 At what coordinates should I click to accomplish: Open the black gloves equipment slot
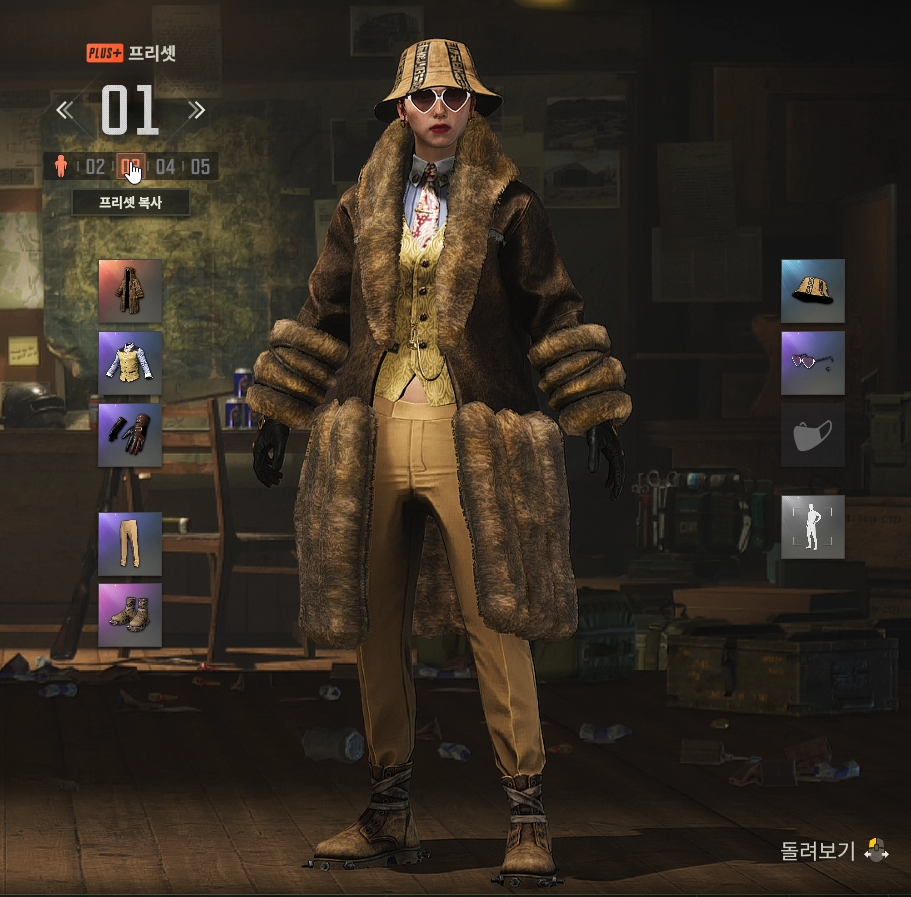130,435
